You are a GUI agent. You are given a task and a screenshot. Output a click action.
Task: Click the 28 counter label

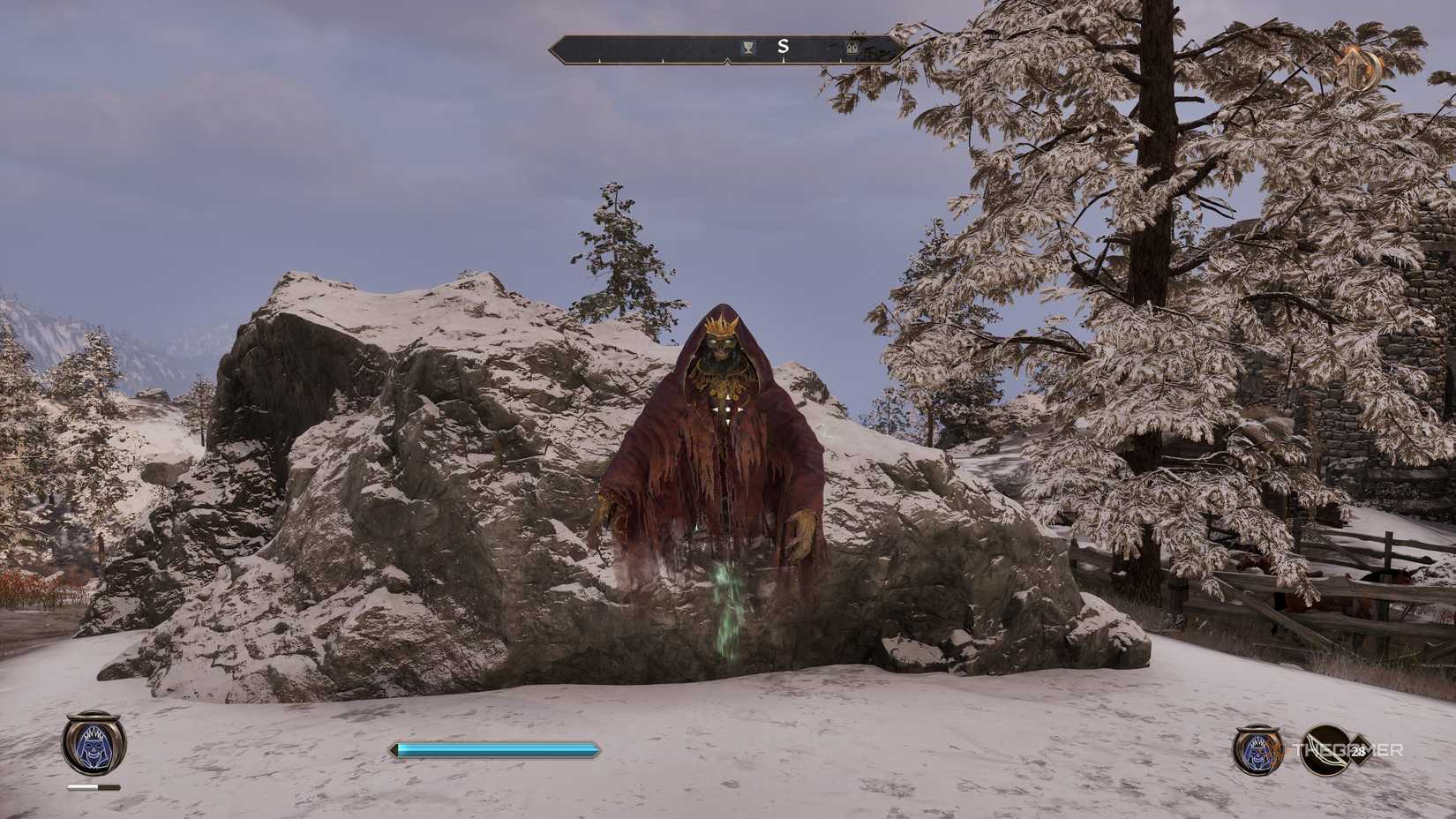pos(1358,751)
